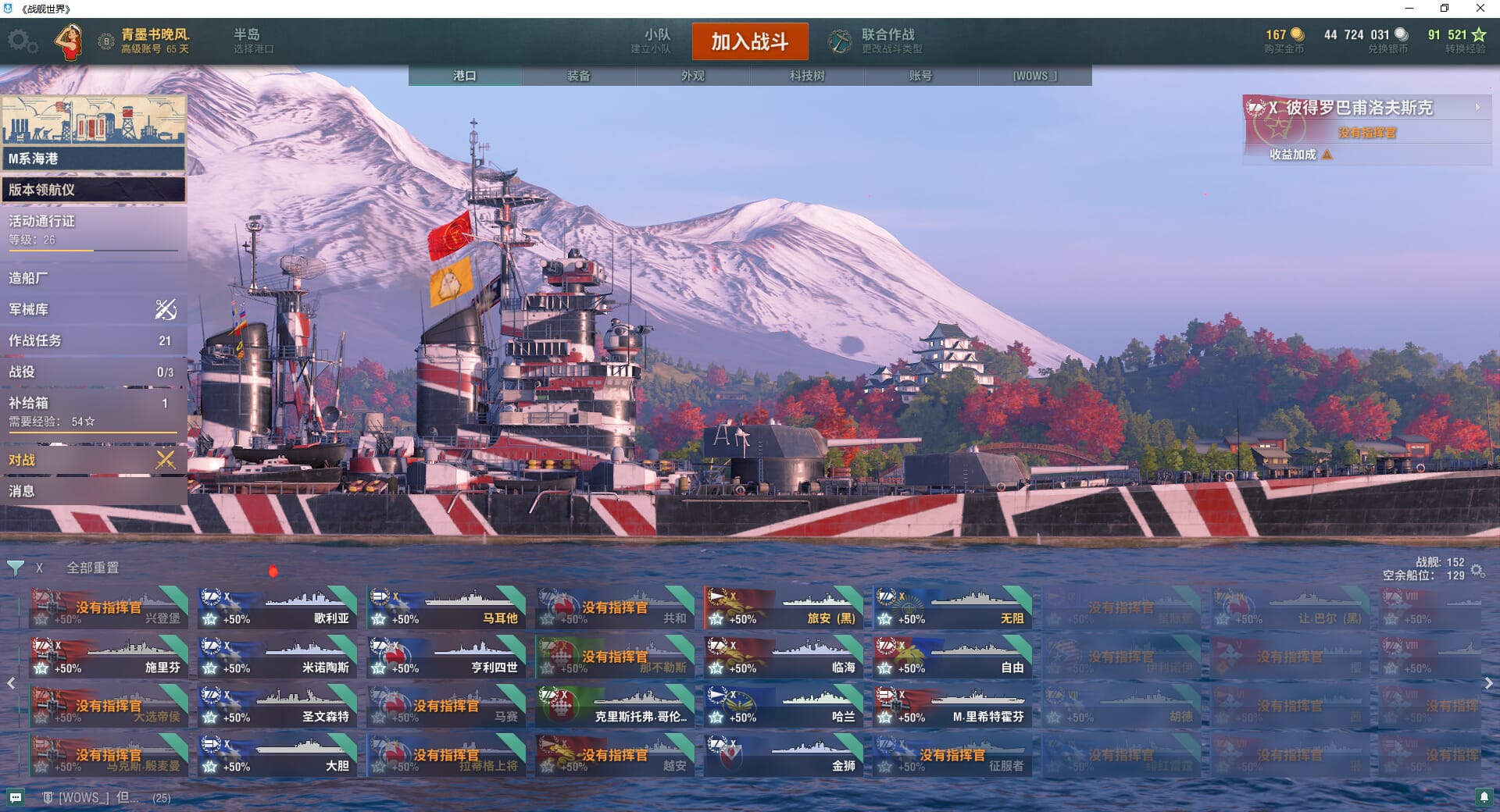Select the 歌利亚 ship in carousel
The height and width of the screenshot is (812, 1500).
[x=277, y=608]
